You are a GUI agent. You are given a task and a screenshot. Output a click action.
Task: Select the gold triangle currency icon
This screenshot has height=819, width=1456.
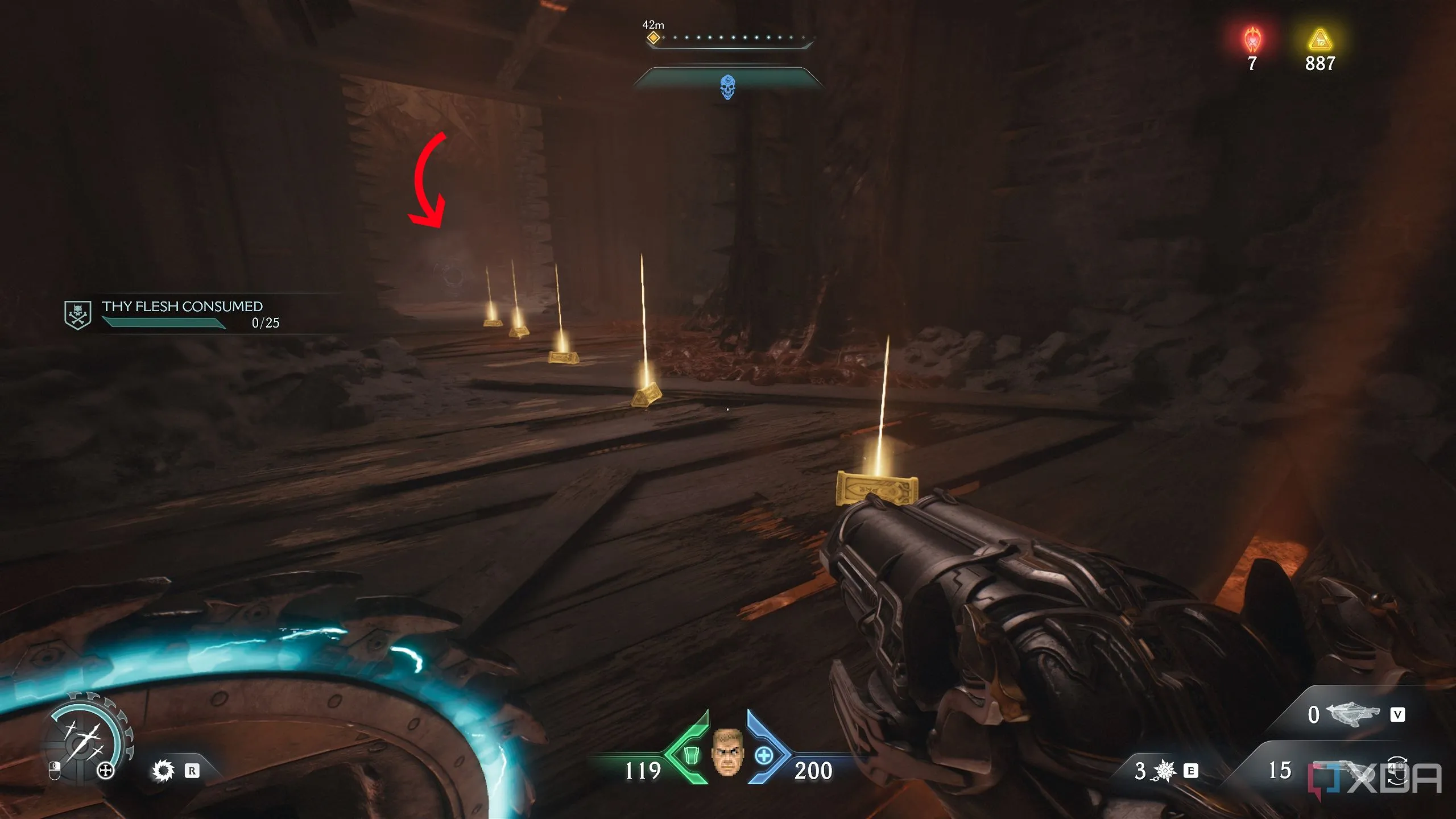pyautogui.click(x=1320, y=40)
